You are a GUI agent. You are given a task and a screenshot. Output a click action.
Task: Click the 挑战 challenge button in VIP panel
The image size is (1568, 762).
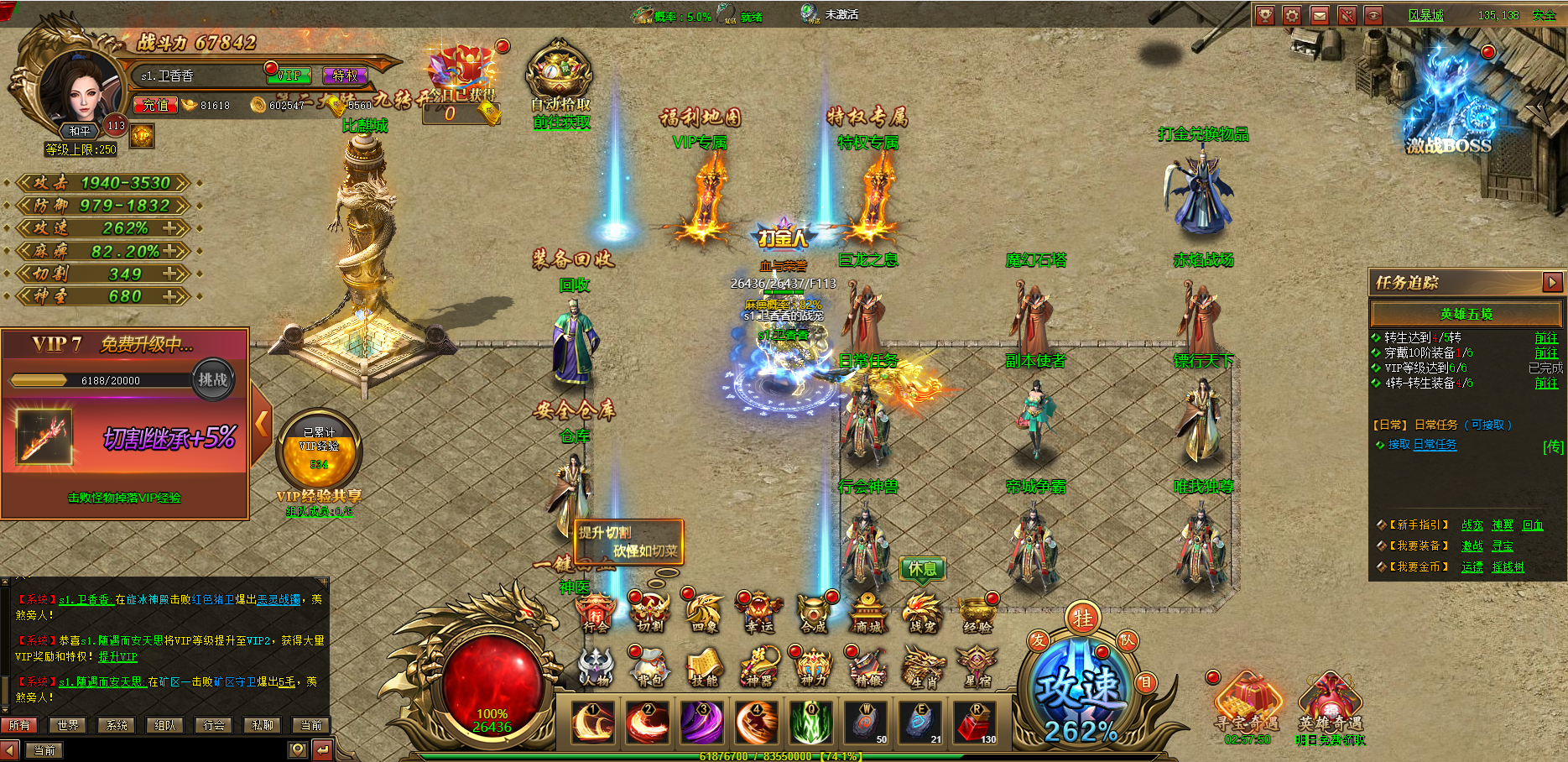pos(212,379)
